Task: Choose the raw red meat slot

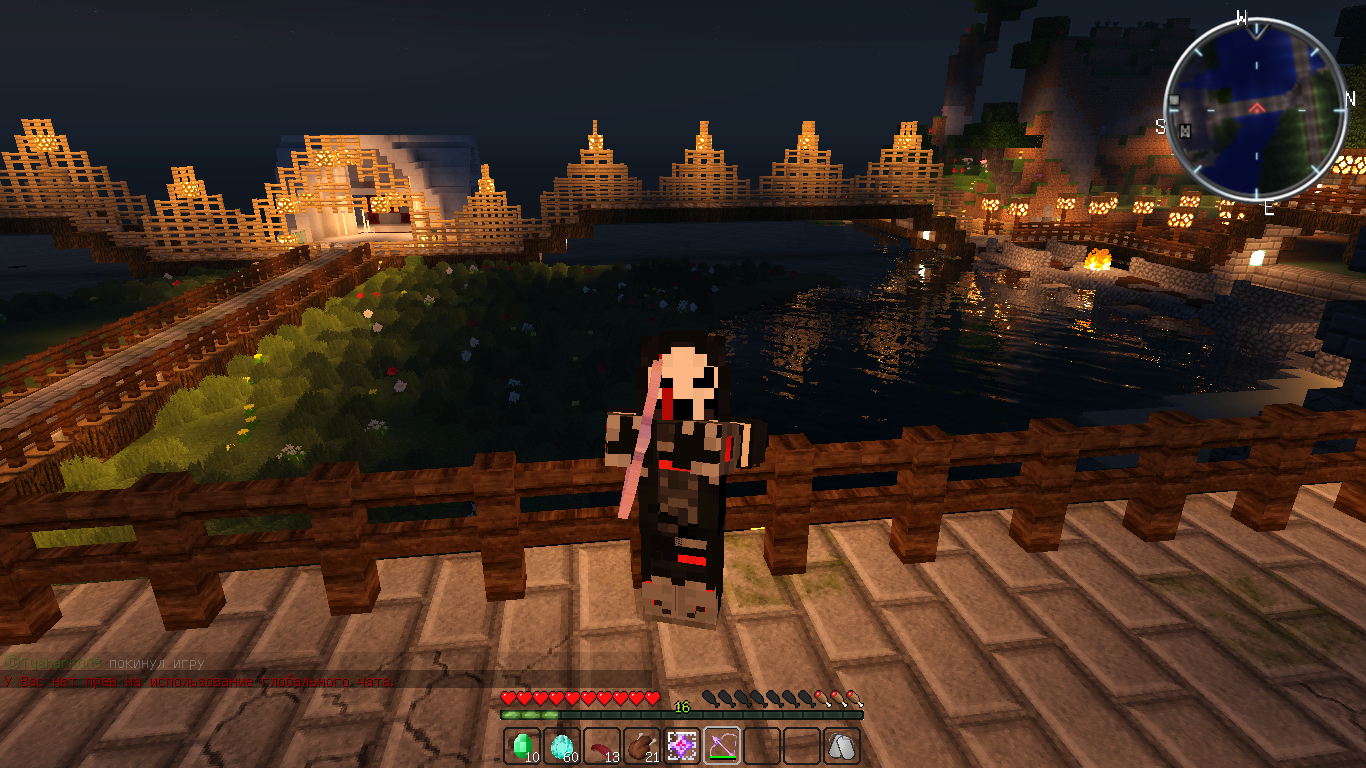Action: coord(602,746)
